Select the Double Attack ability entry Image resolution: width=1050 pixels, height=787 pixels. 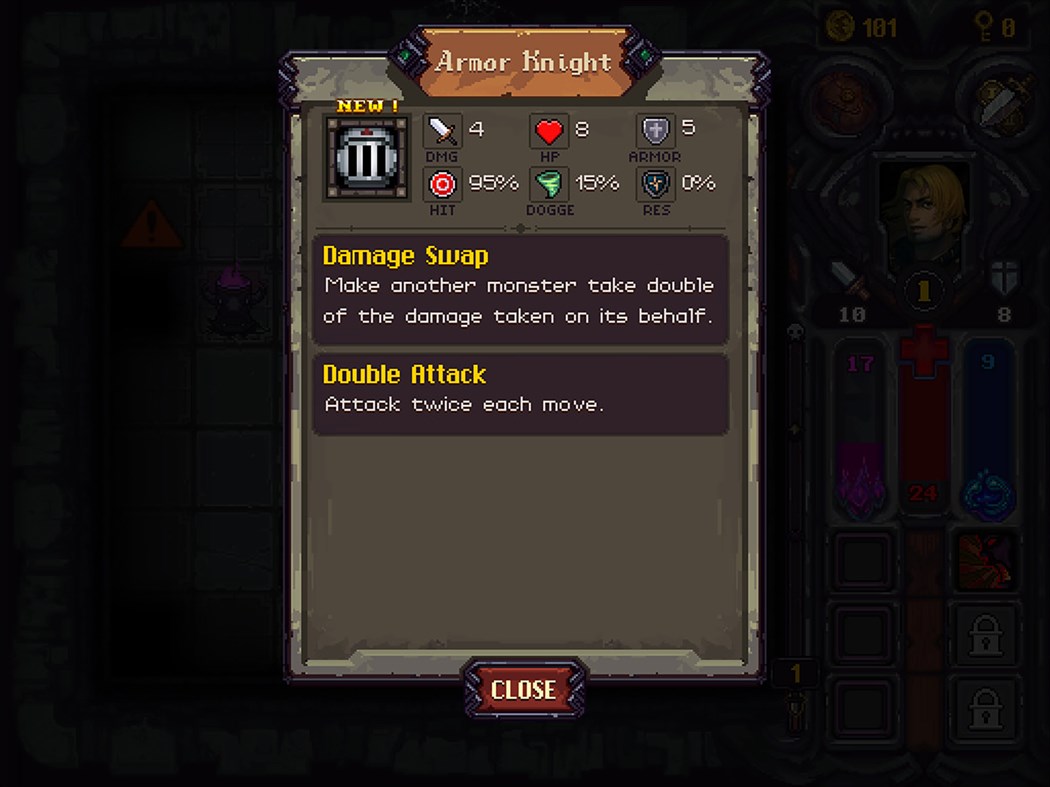coord(520,393)
